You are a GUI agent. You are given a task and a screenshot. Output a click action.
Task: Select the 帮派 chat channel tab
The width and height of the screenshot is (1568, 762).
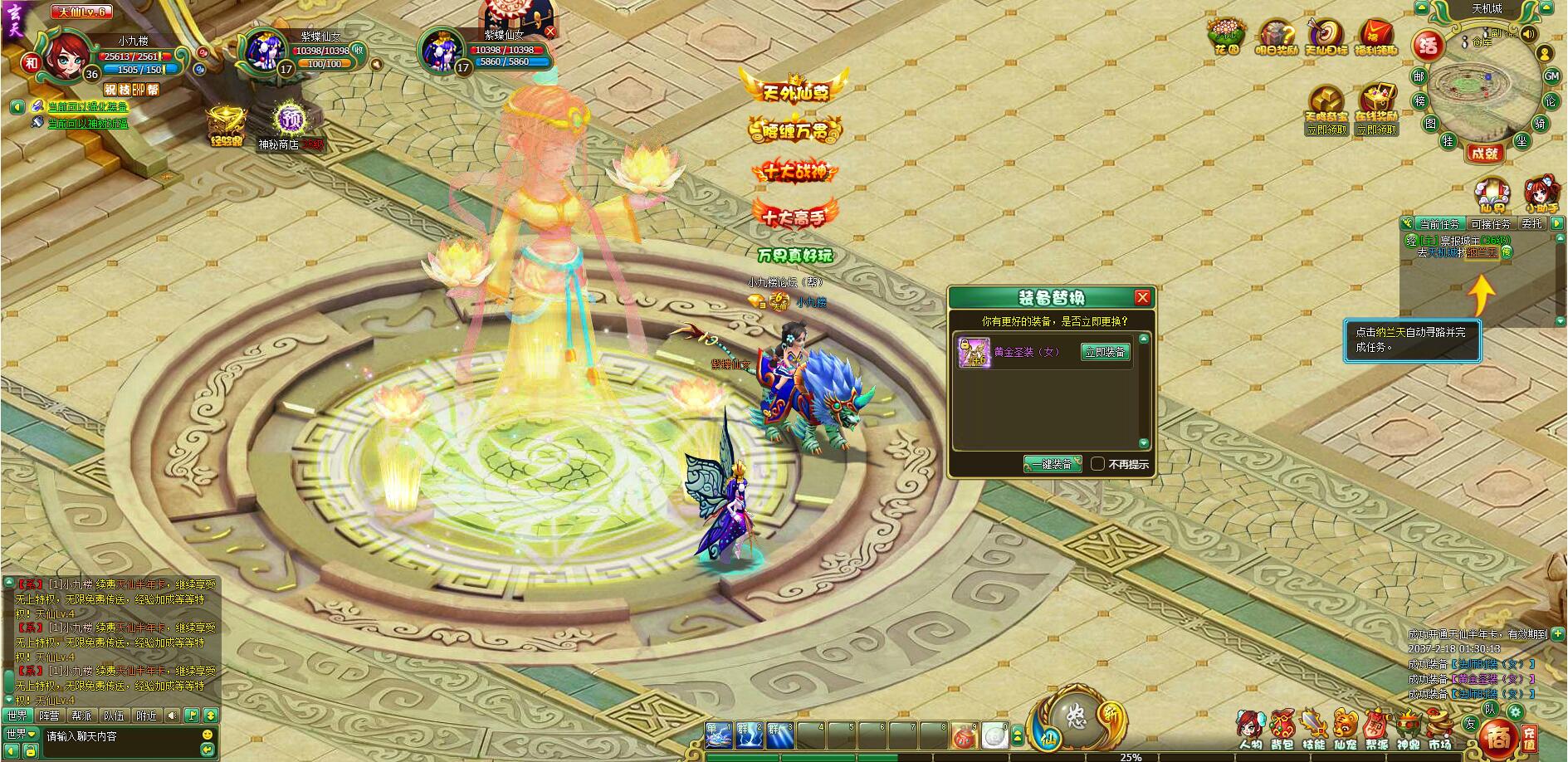(81, 716)
